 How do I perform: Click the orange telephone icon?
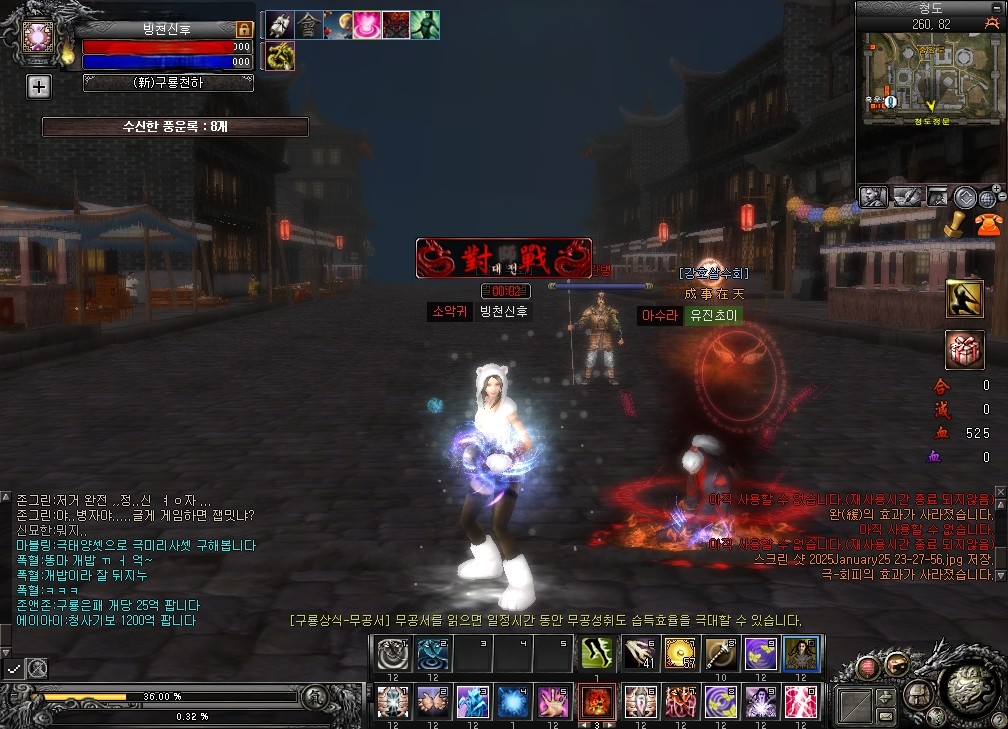[x=986, y=224]
